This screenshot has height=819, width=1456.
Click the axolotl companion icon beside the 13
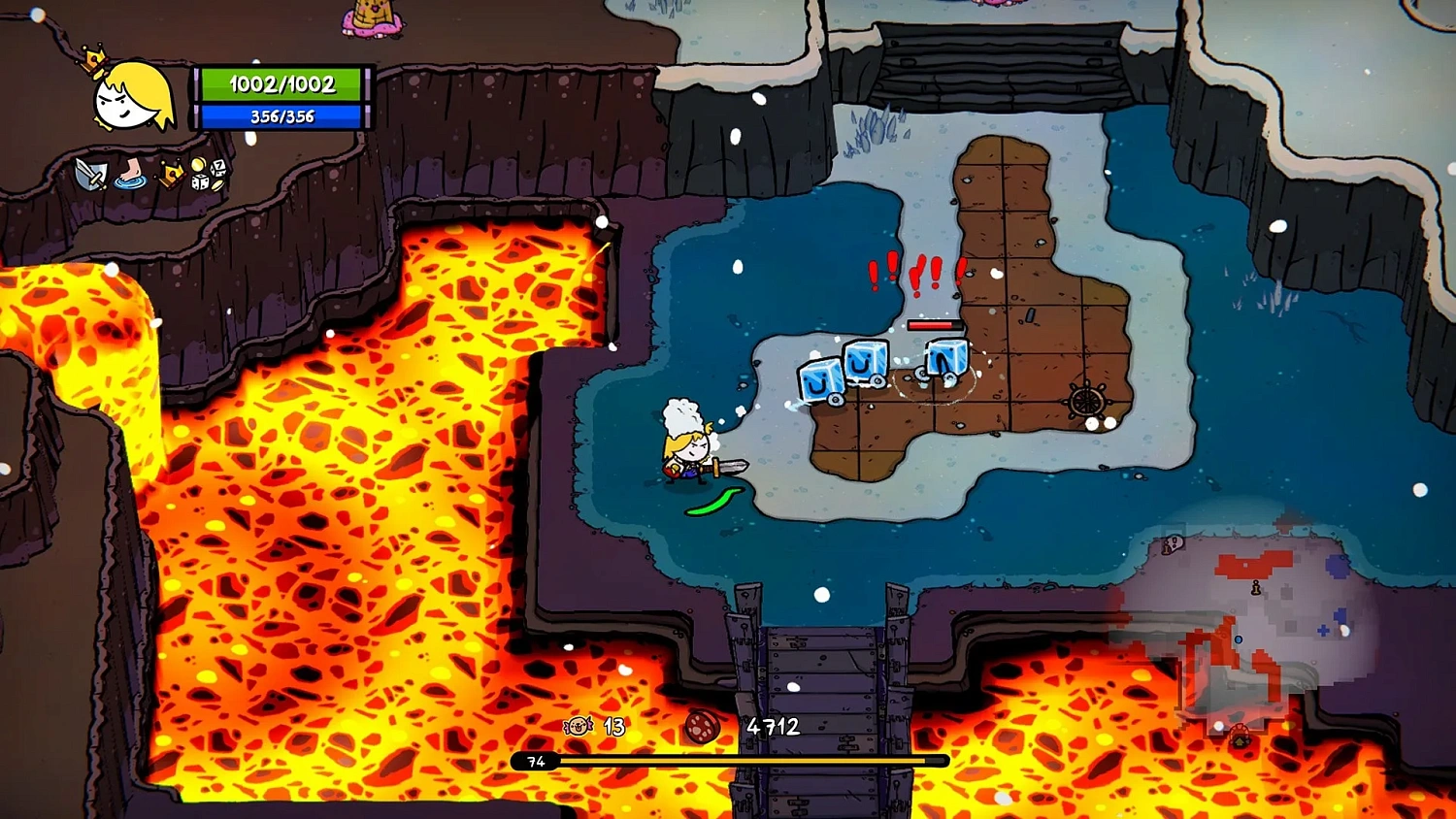coord(577,726)
